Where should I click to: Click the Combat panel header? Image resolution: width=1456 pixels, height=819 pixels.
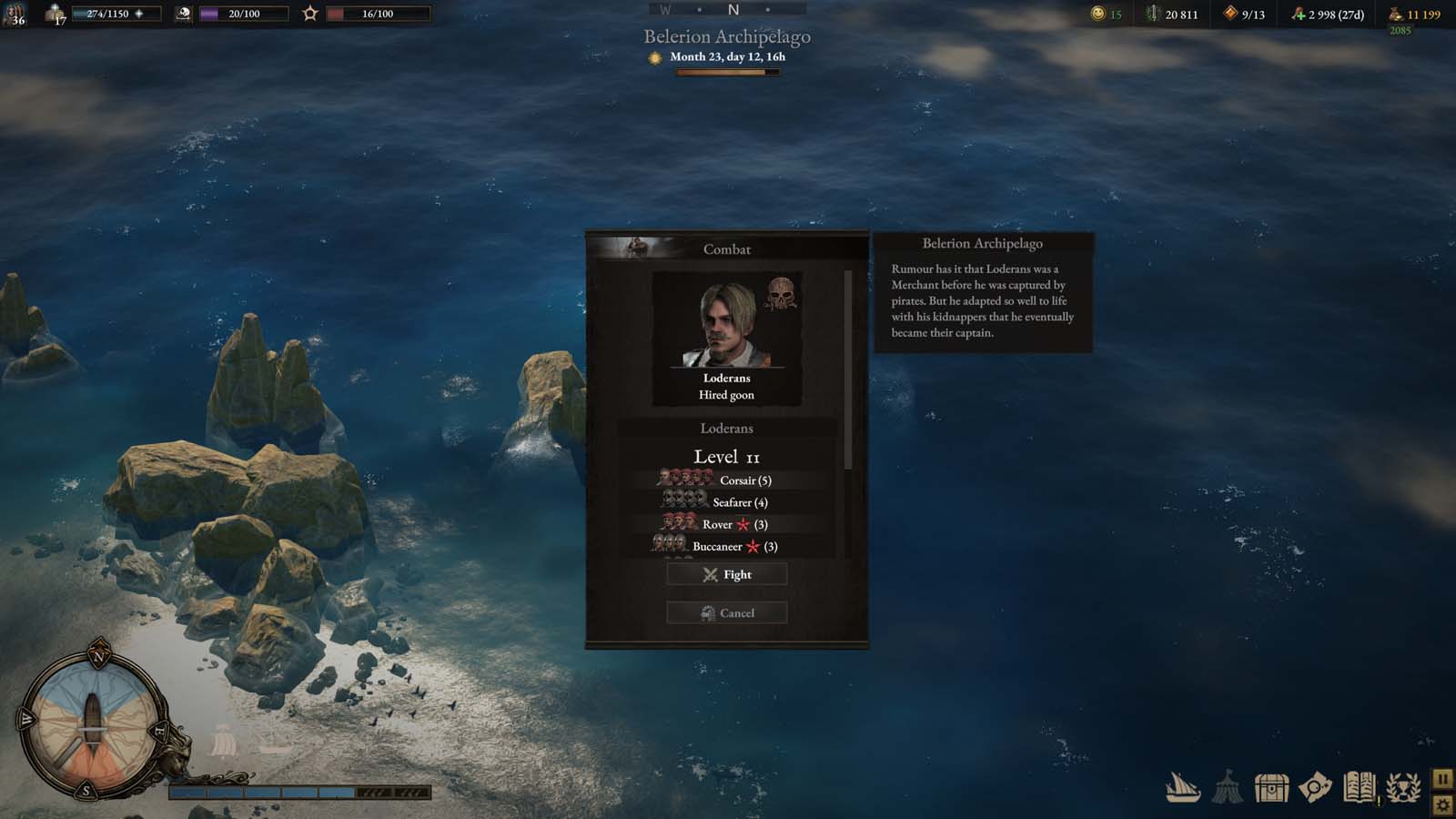point(726,248)
